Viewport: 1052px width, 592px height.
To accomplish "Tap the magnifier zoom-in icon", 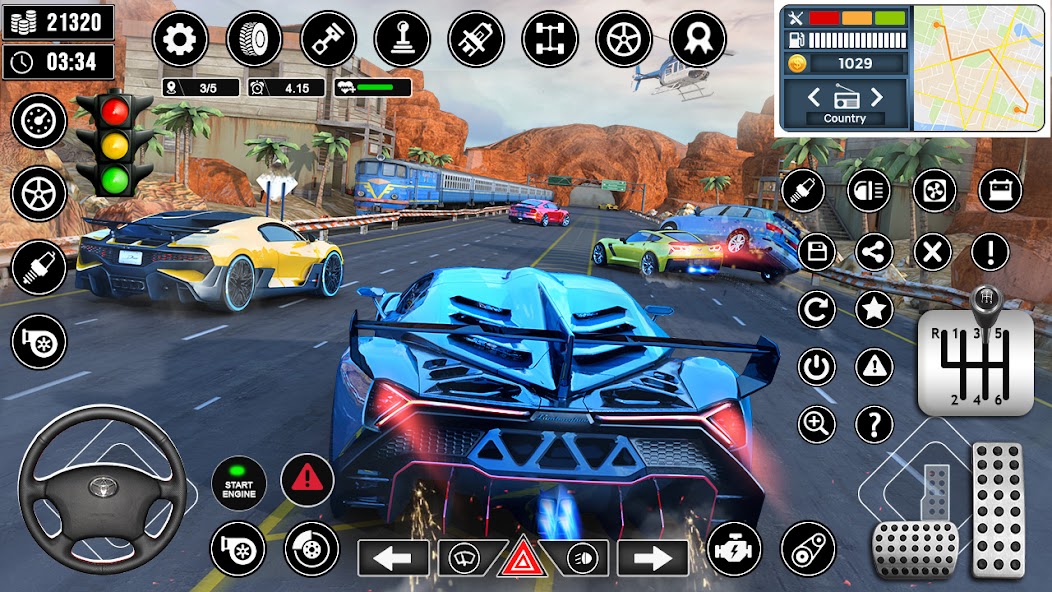I will [816, 424].
